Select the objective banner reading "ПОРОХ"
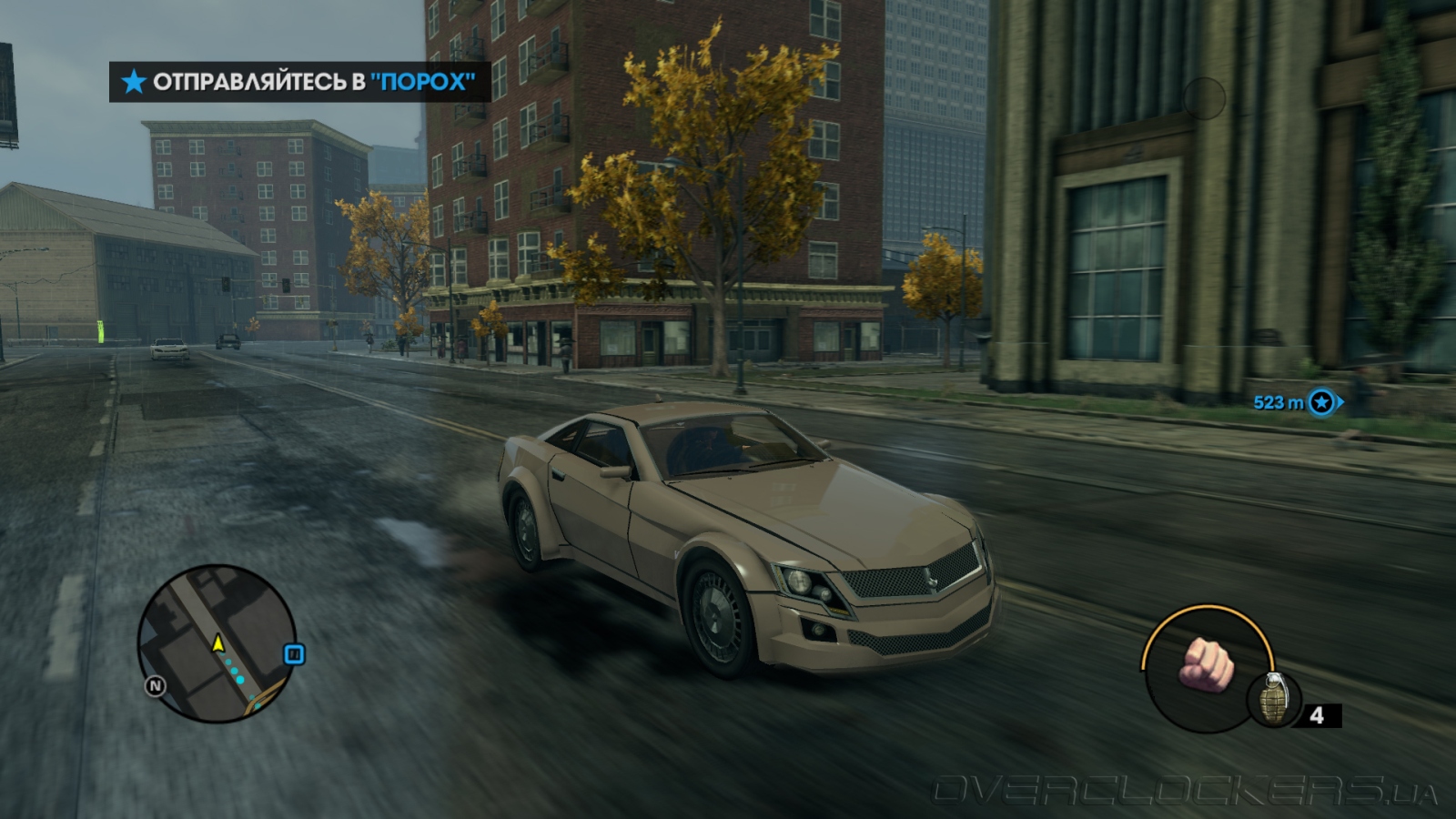The width and height of the screenshot is (1456, 819). (300, 82)
